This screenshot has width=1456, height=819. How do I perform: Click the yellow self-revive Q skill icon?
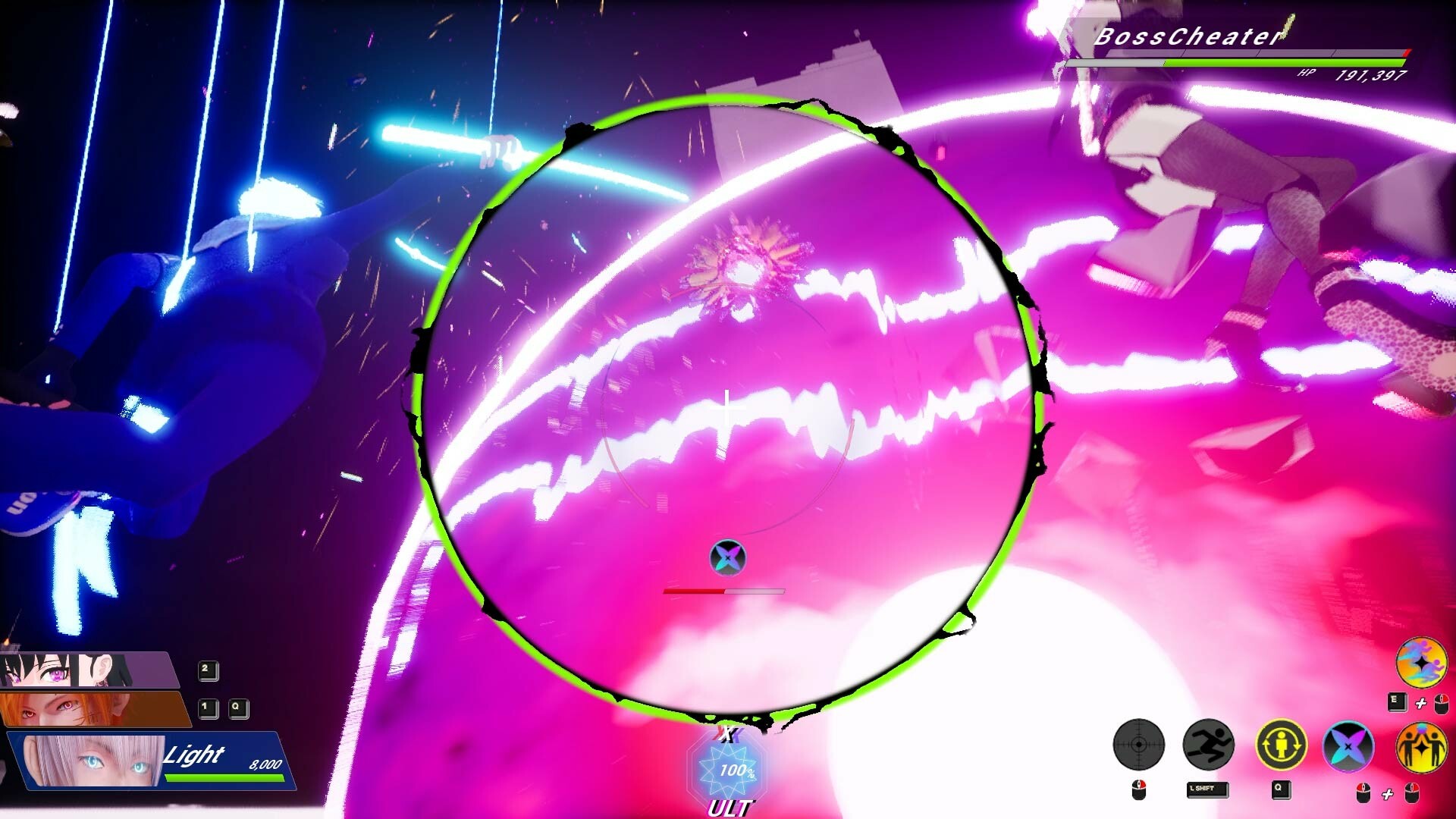tap(1282, 745)
